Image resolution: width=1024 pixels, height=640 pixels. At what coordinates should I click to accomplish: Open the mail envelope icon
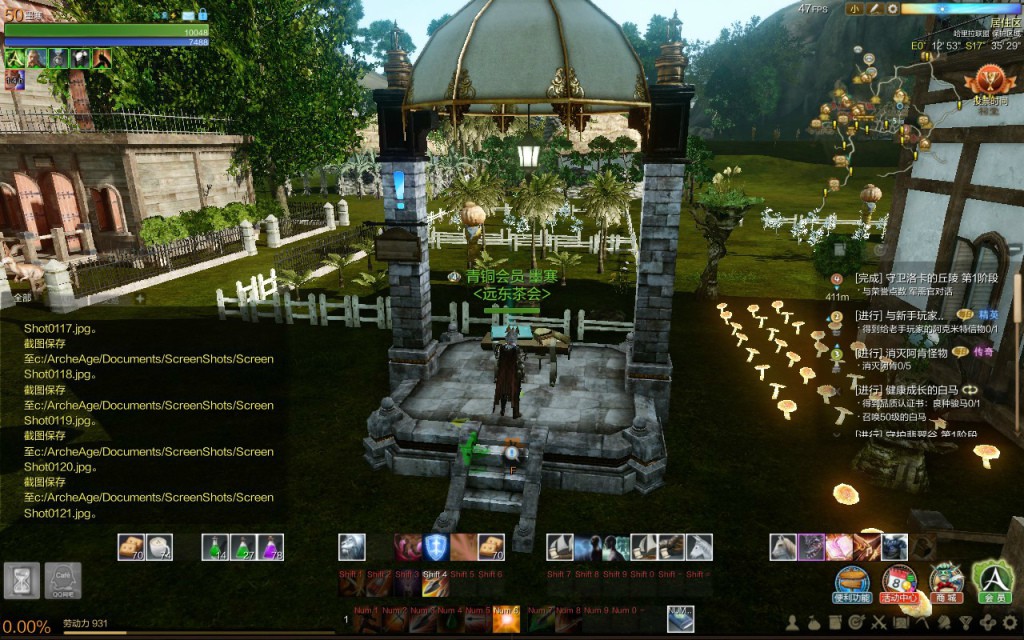(x=186, y=15)
